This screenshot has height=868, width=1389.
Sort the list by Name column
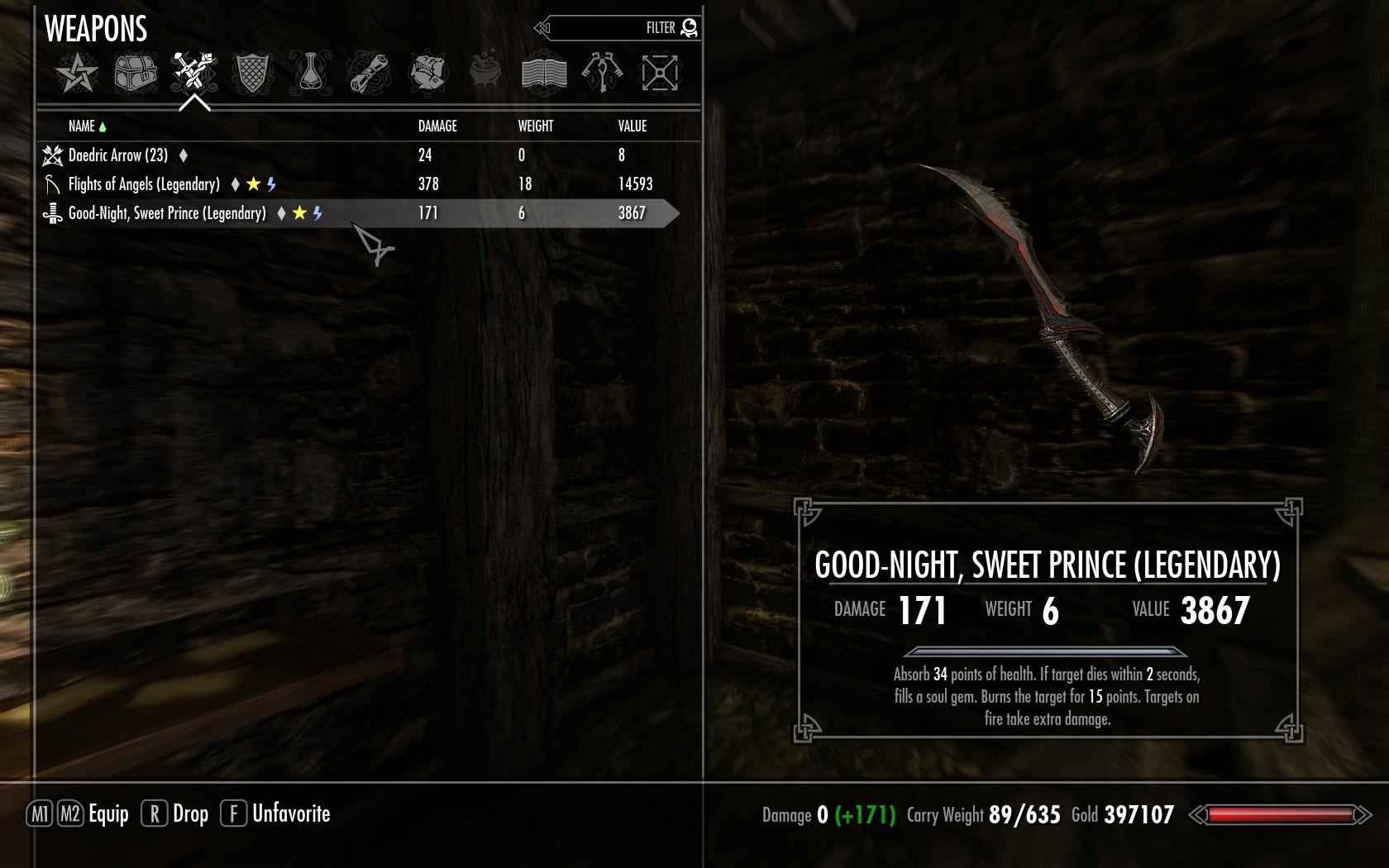[82, 126]
